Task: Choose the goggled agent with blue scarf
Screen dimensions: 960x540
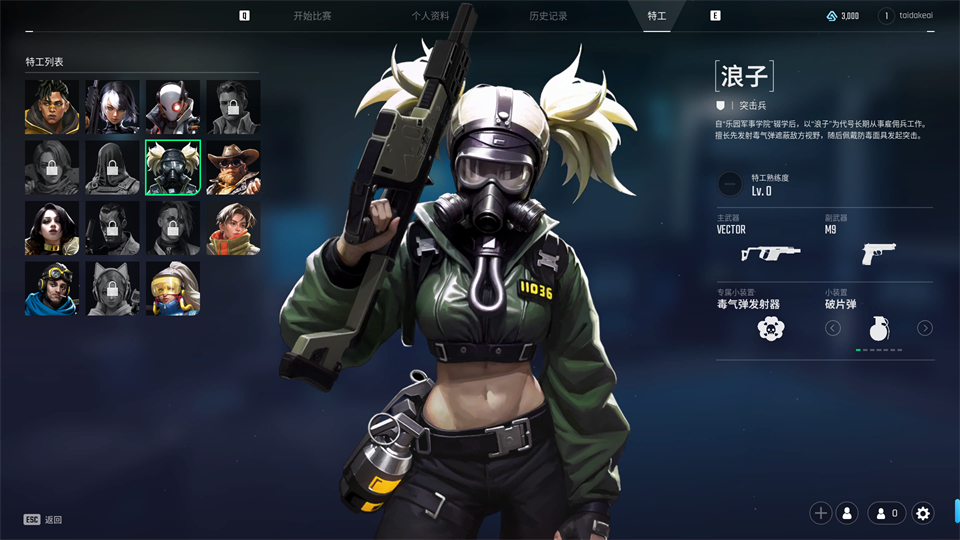Action: [52, 288]
